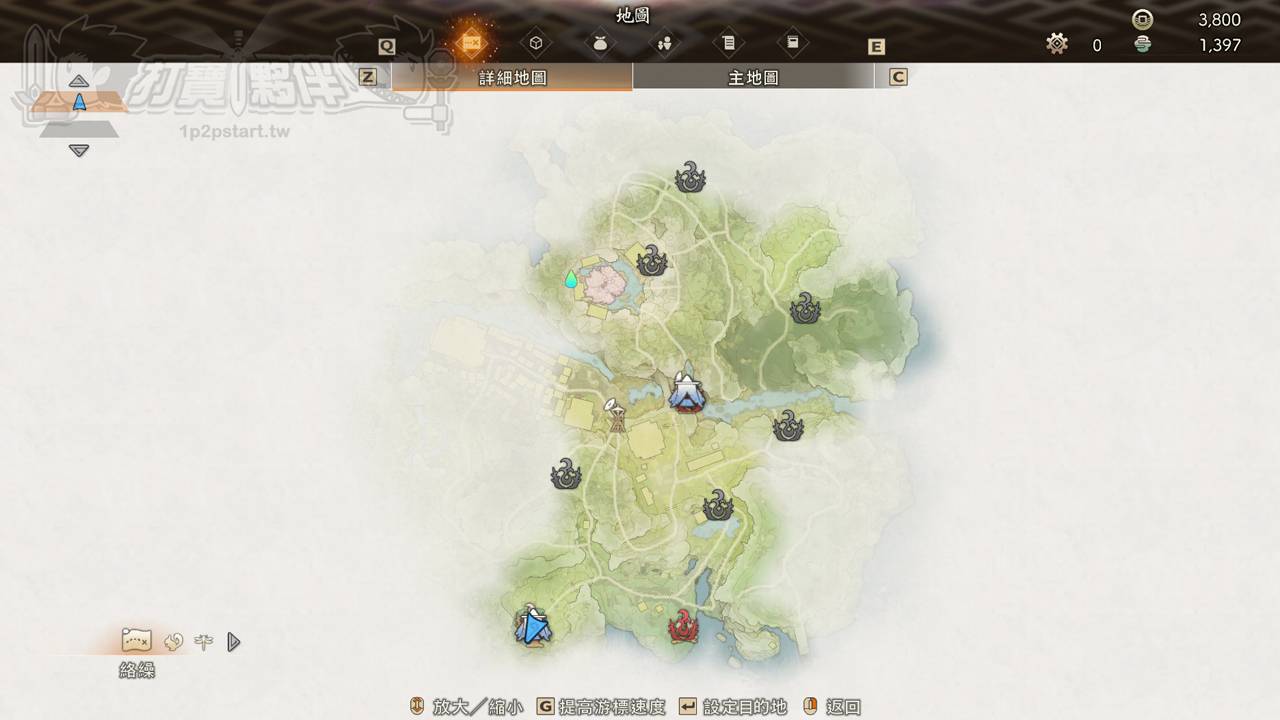Select the camp tent map marker

(x=686, y=392)
